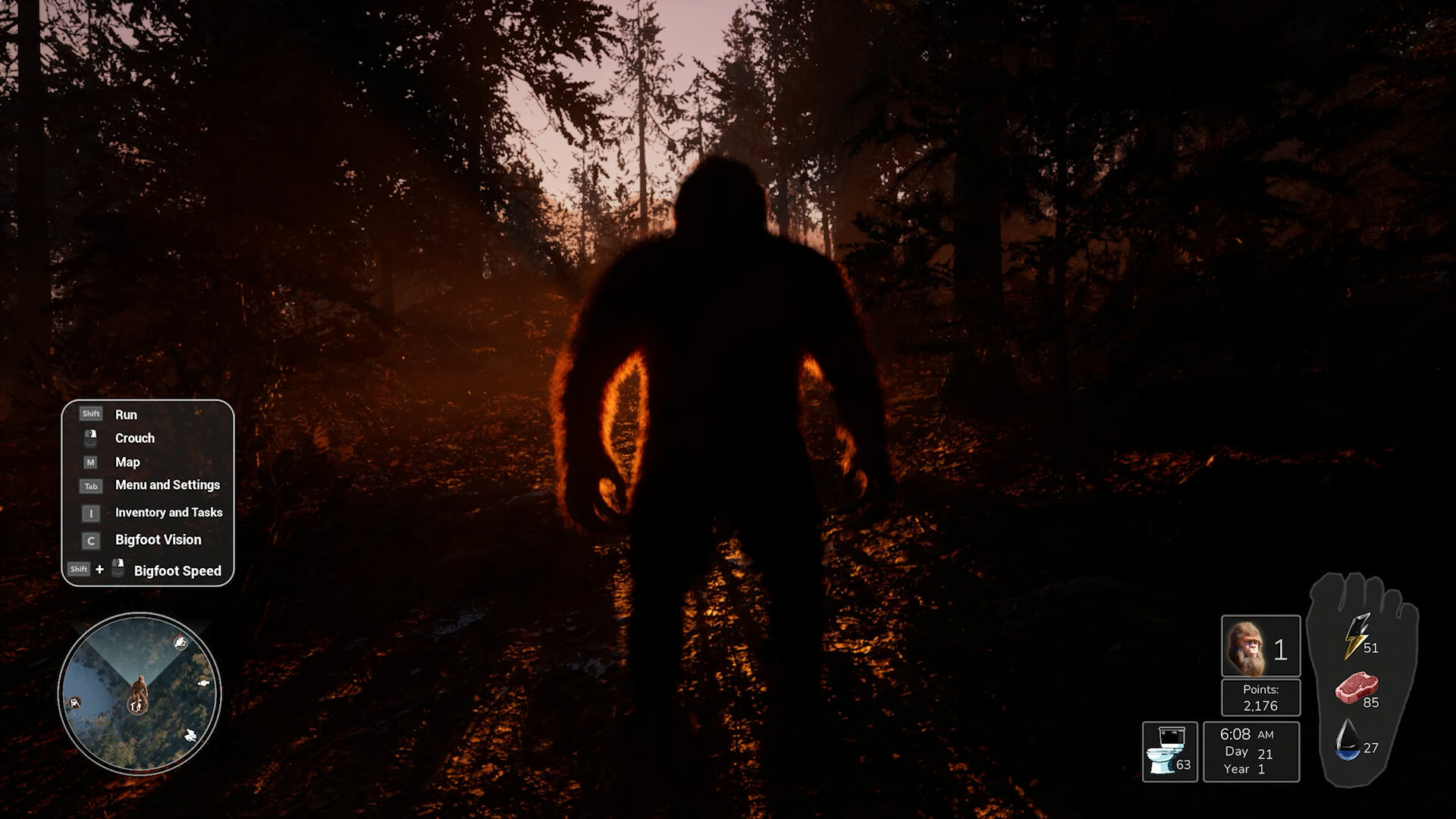
Task: Click the moose icon on the minimap edge
Action: 75,703
